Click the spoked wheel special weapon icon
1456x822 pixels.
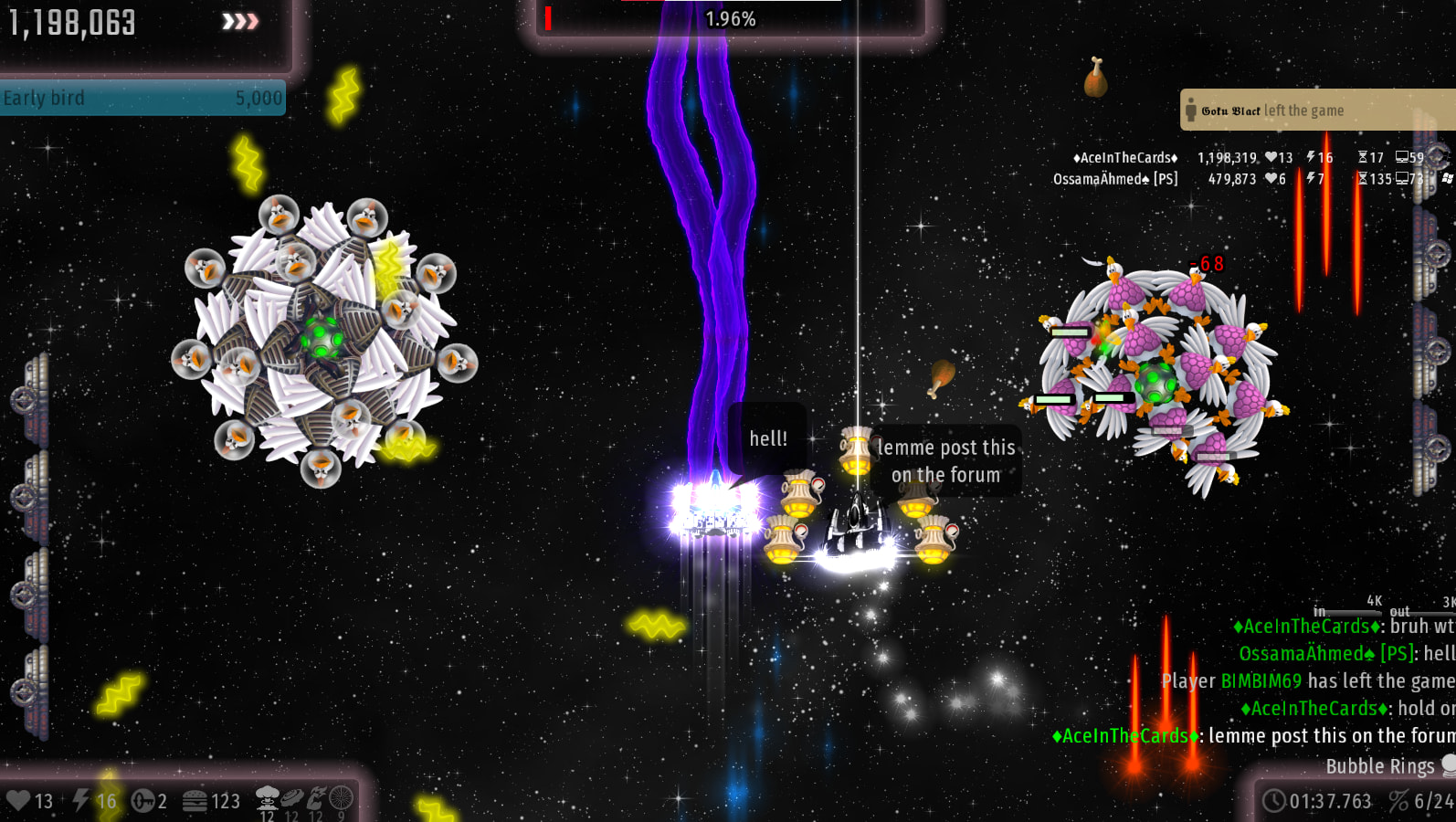click(341, 798)
